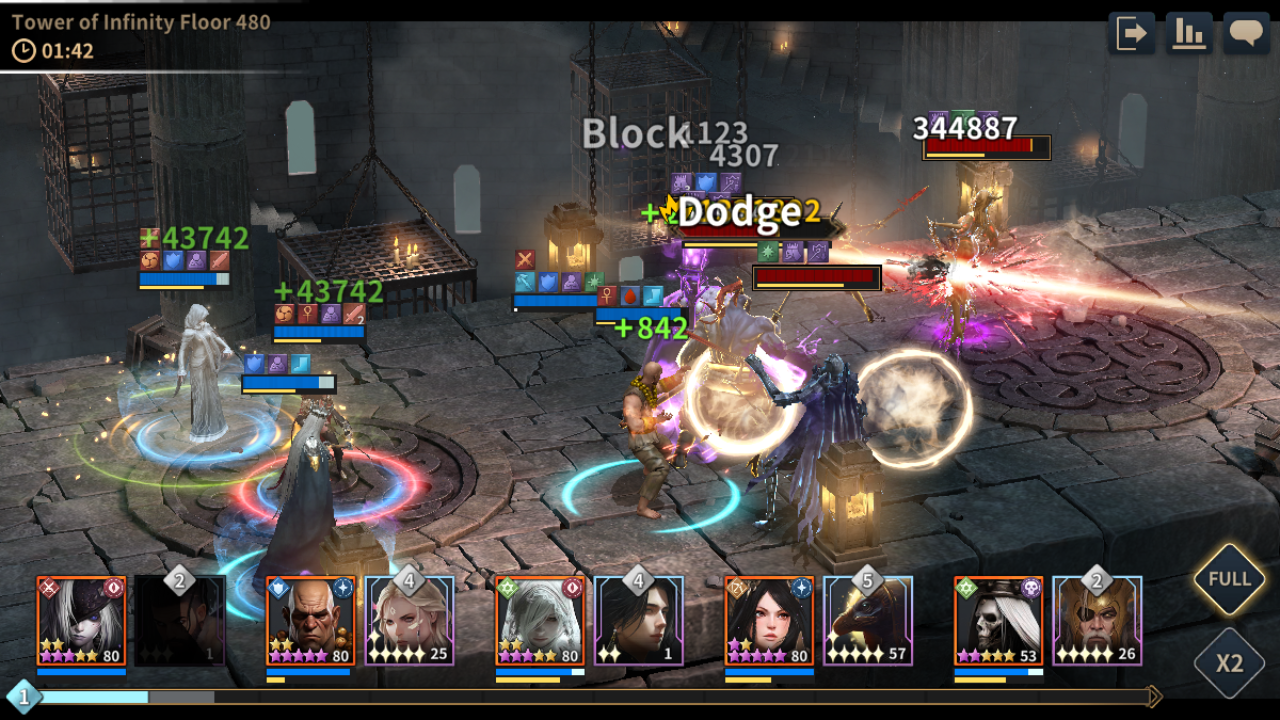
Task: Choose the dark-haired level 1 hero card
Action: (x=638, y=621)
